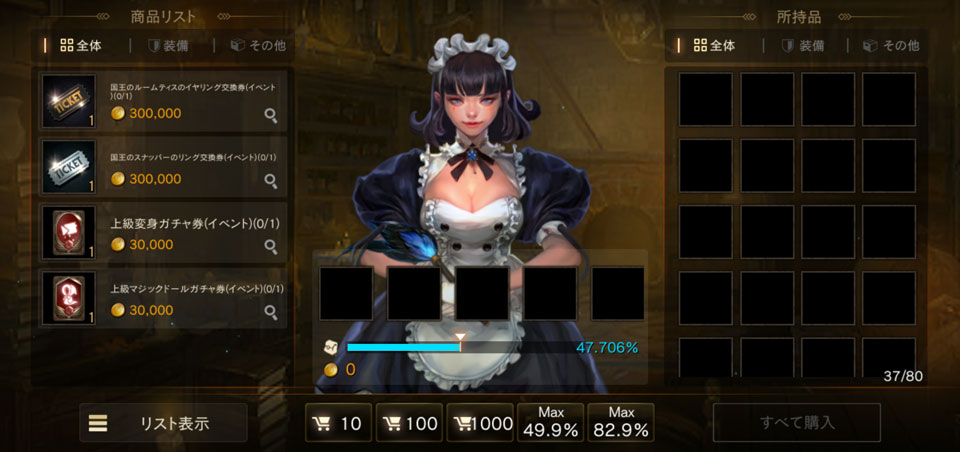960x452 pixels.
Task: Select 全体 tab in 所持品 panel
Action: tap(714, 45)
